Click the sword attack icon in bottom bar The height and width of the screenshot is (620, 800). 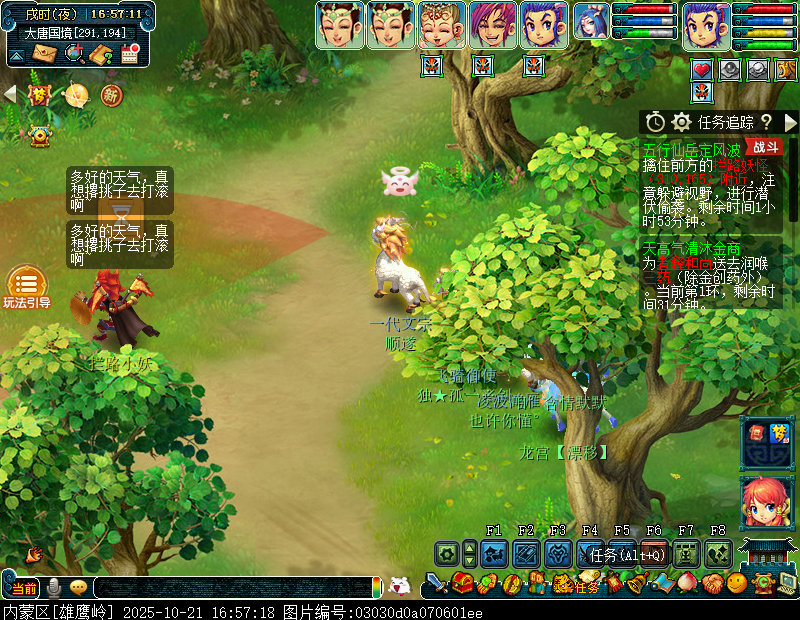[436, 582]
